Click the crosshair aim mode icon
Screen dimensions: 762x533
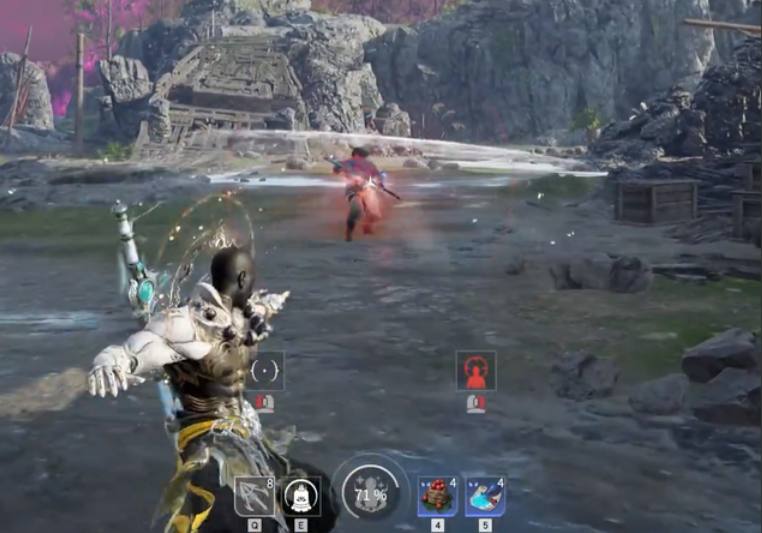(x=265, y=371)
